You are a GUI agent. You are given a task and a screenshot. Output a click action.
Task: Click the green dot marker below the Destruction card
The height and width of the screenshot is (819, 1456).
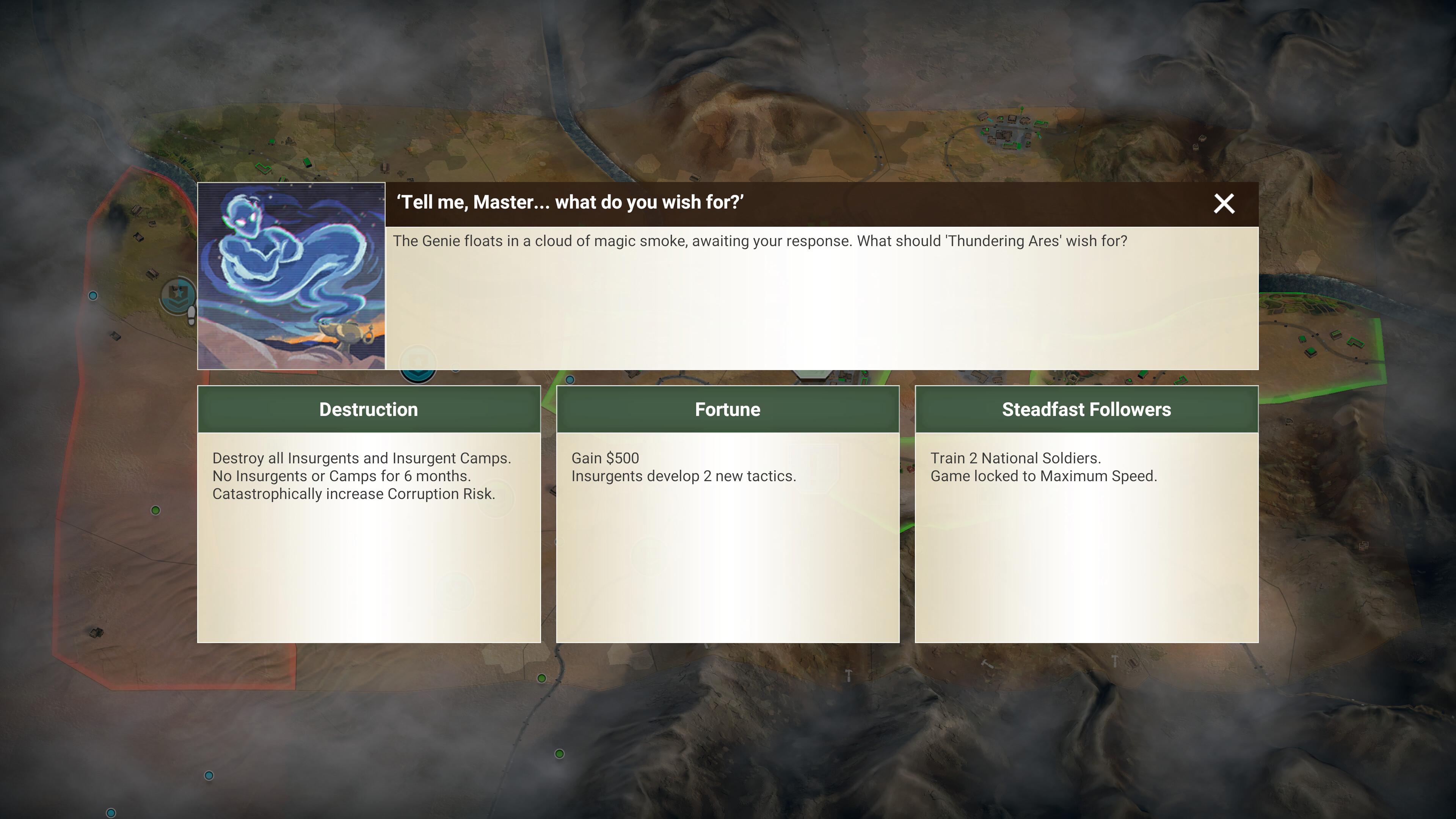coord(155,510)
